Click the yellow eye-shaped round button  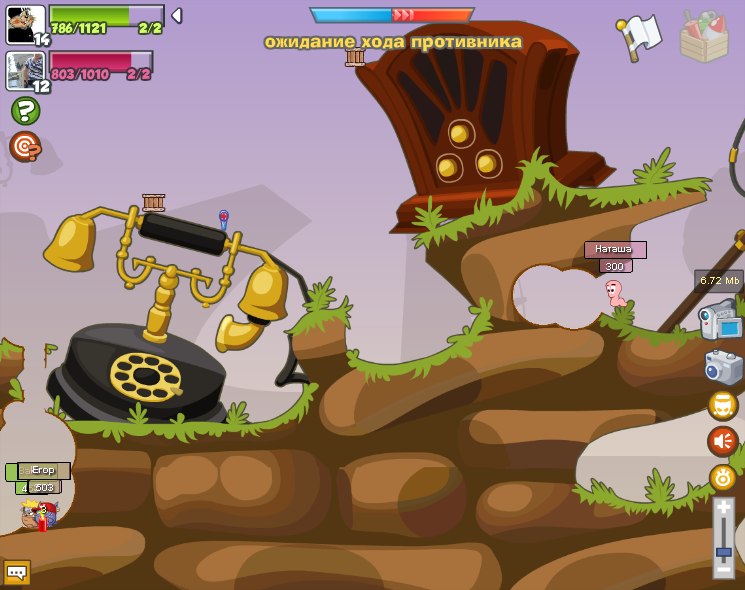click(723, 477)
